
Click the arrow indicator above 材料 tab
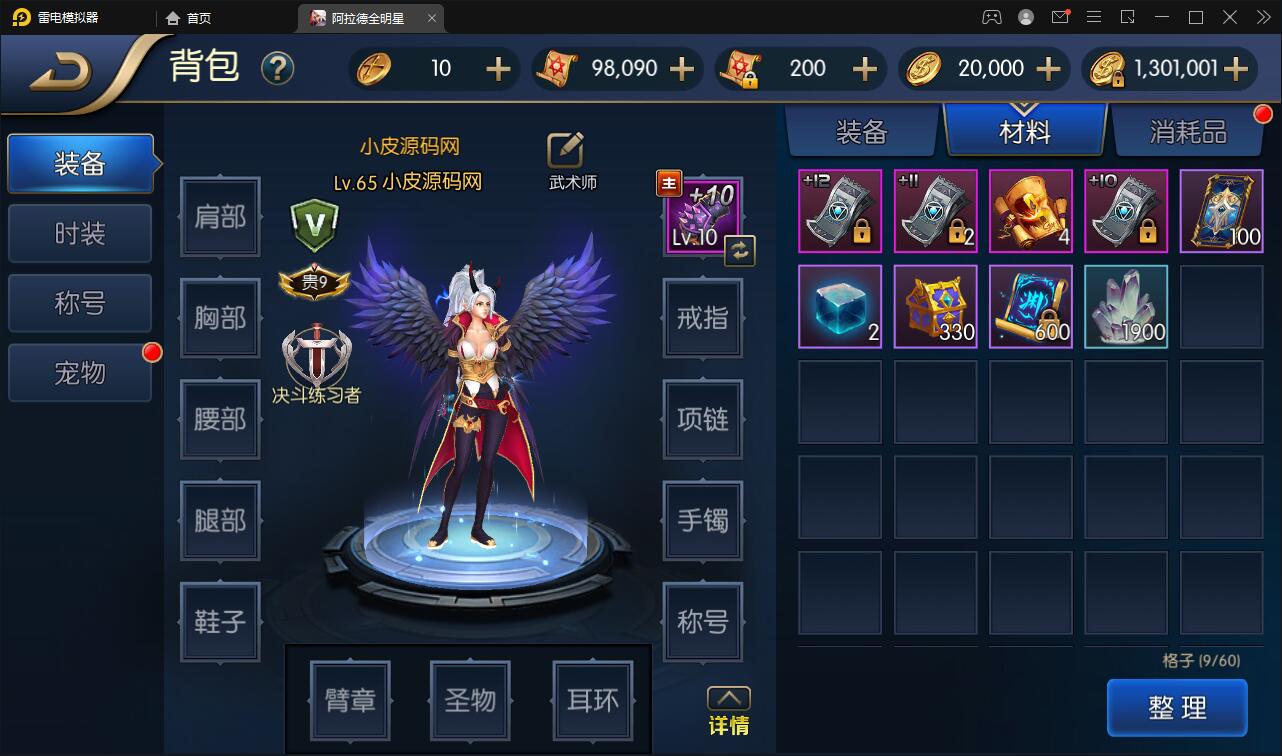point(1024,106)
